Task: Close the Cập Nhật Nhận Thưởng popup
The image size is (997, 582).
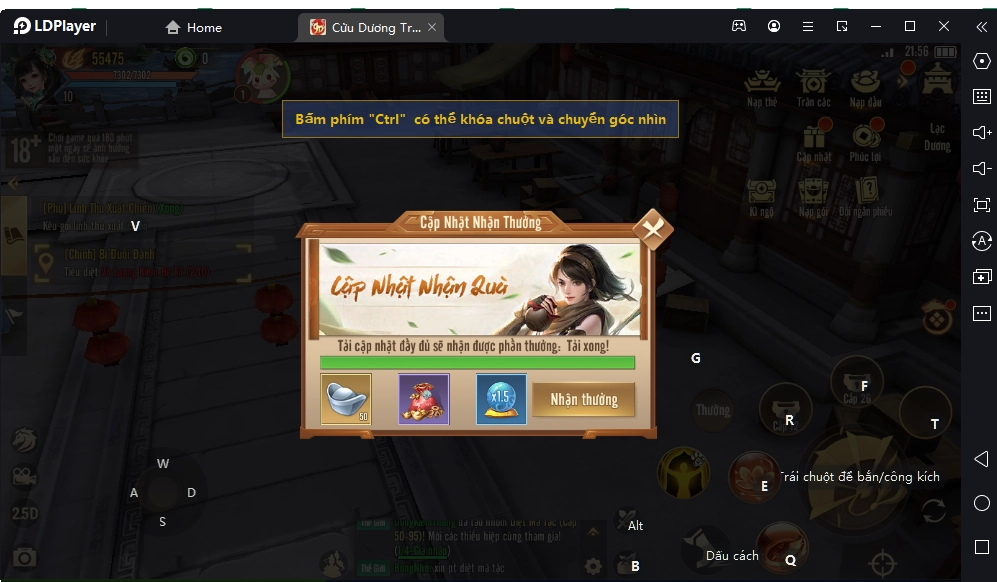Action: pos(653,230)
